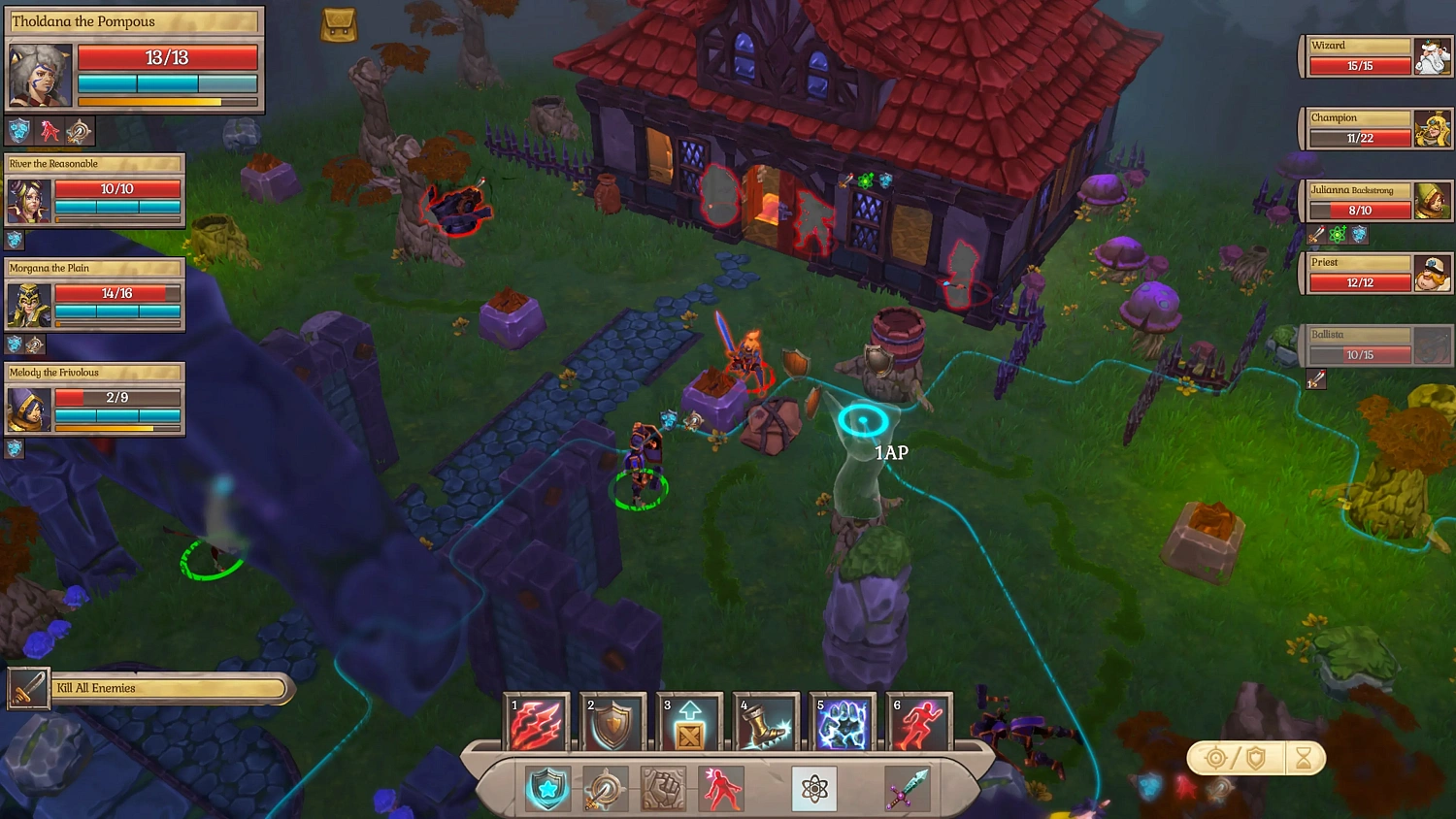Activate the shield block ability in slot 2

tap(612, 722)
